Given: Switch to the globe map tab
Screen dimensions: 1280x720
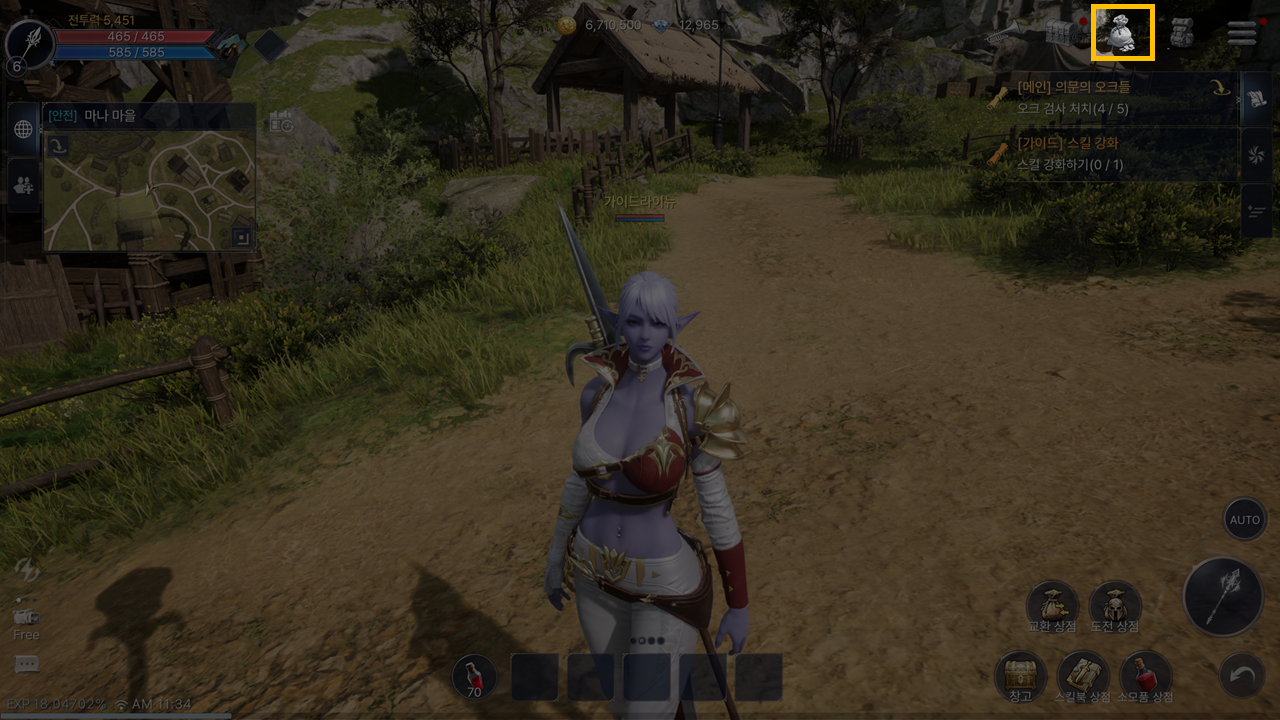Looking at the screenshot, I should (23, 129).
